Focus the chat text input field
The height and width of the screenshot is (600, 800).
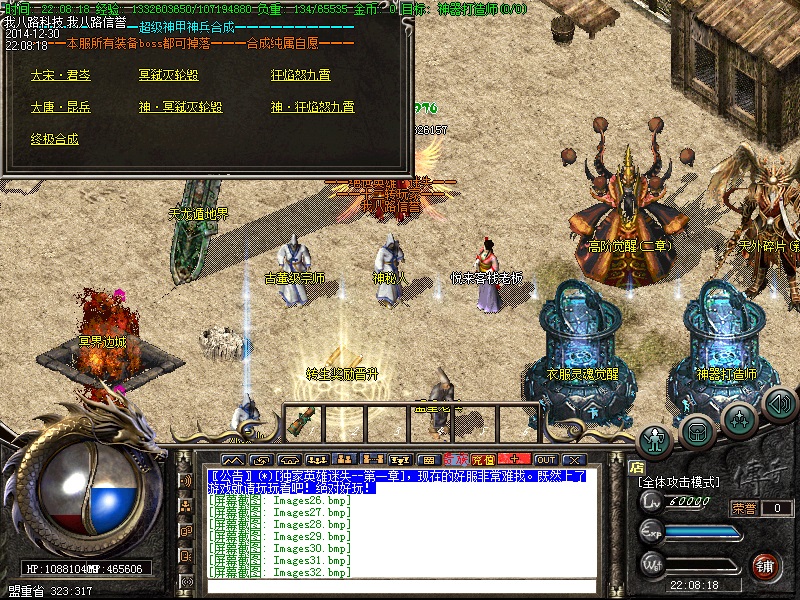[400, 587]
